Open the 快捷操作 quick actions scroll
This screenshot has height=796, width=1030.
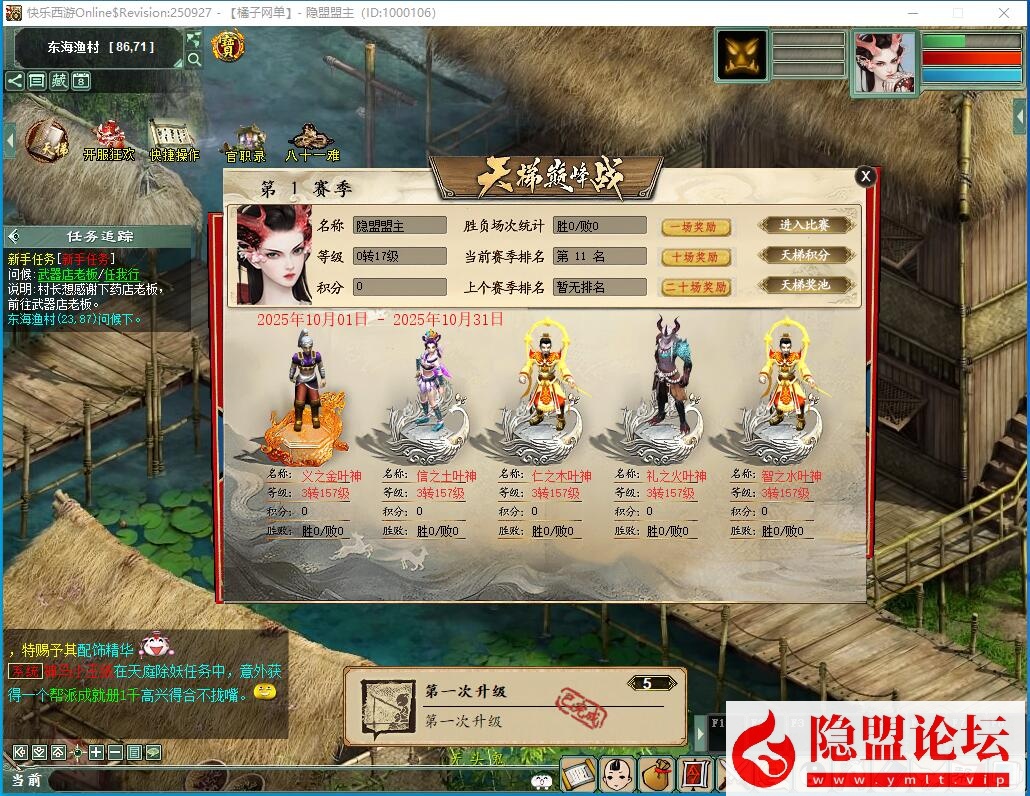click(175, 141)
